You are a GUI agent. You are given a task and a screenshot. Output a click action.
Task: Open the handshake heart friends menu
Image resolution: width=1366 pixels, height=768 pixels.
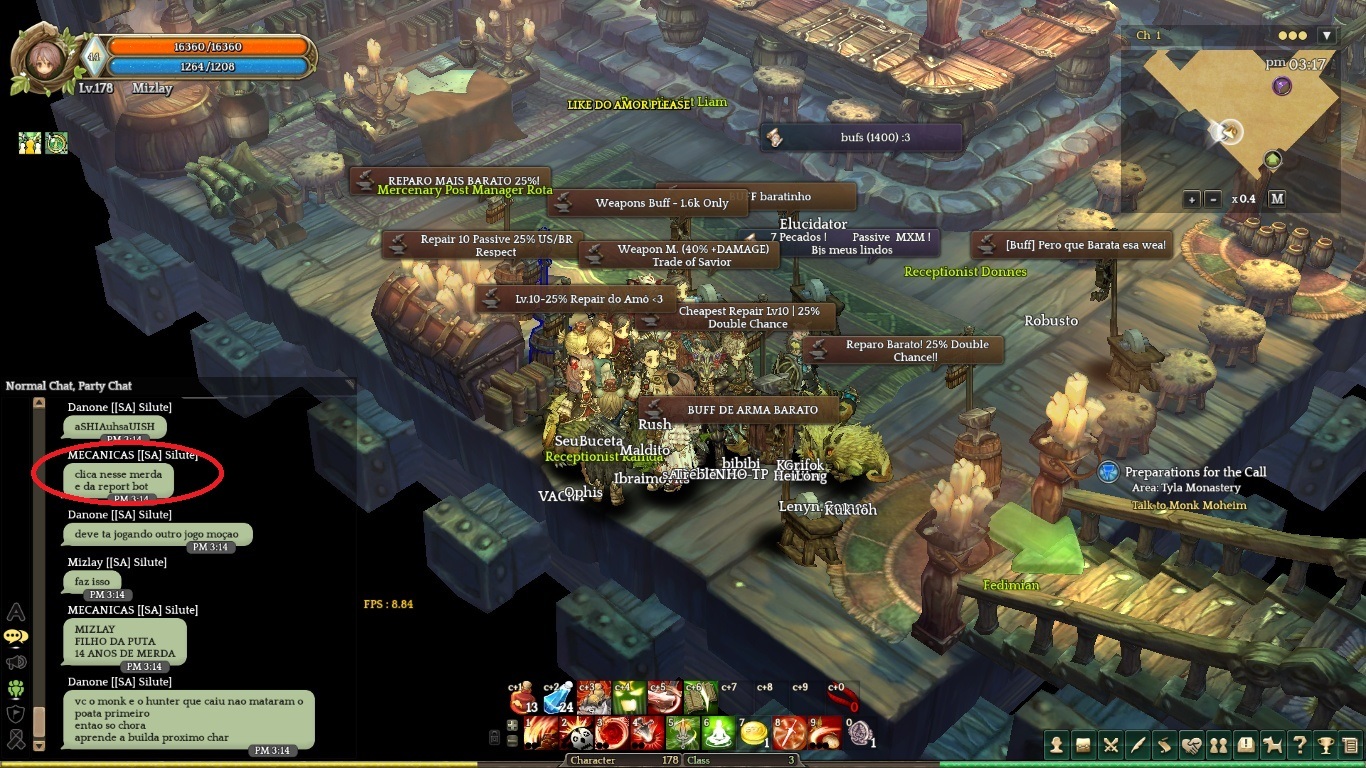click(1191, 745)
